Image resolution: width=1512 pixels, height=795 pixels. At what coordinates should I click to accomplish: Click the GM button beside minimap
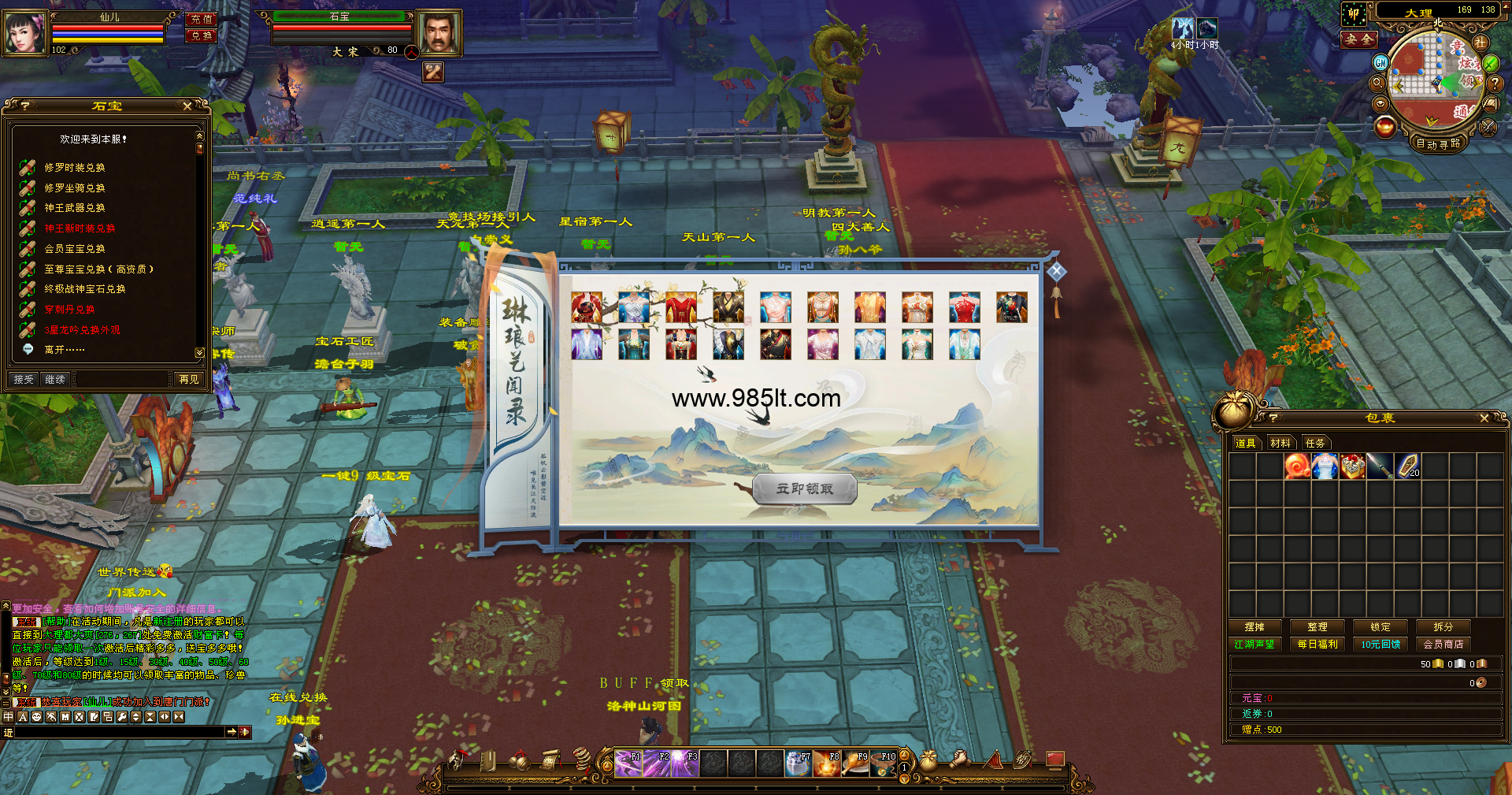[x=1380, y=62]
